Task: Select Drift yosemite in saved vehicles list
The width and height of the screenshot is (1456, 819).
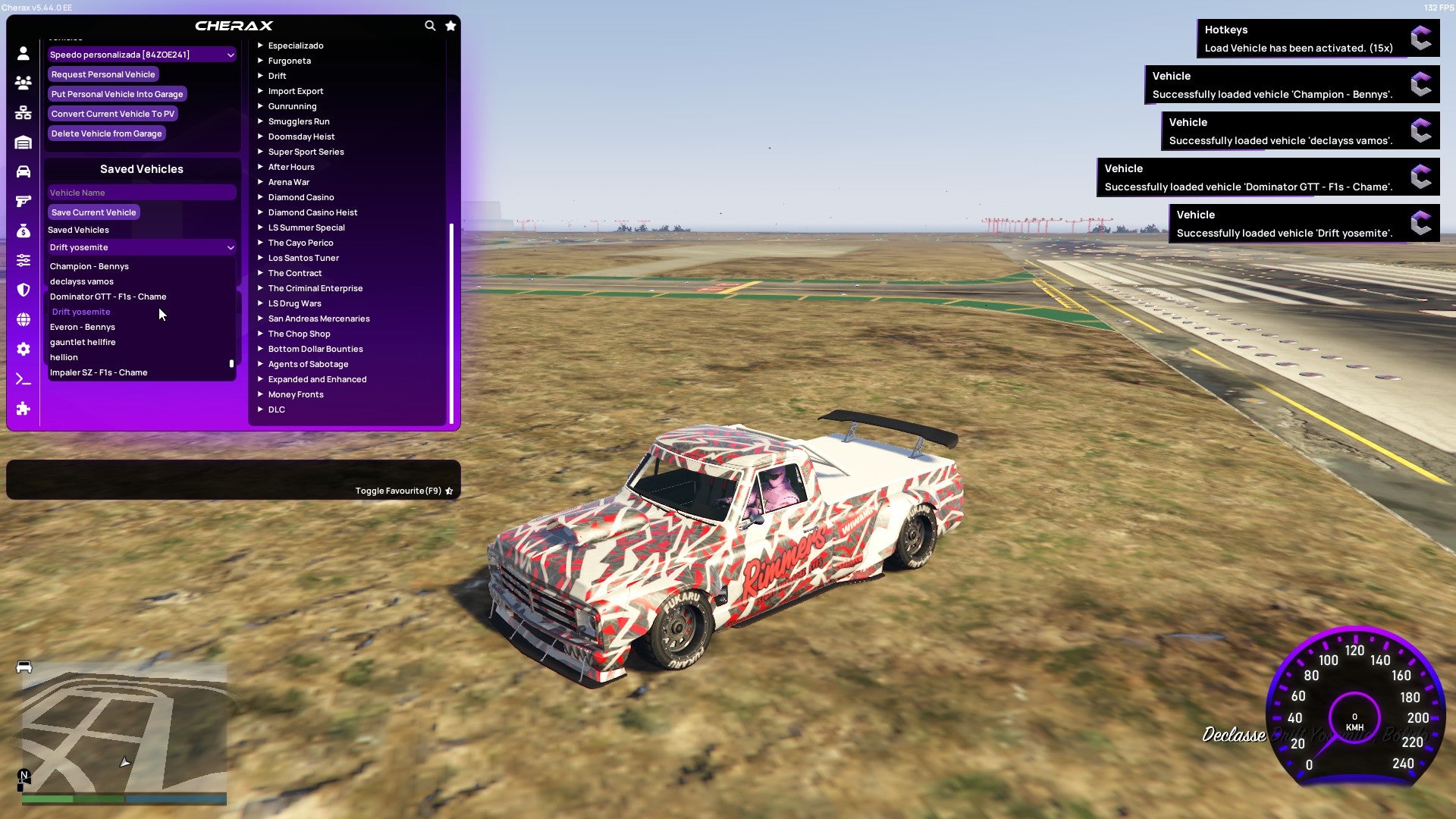Action: pos(81,312)
